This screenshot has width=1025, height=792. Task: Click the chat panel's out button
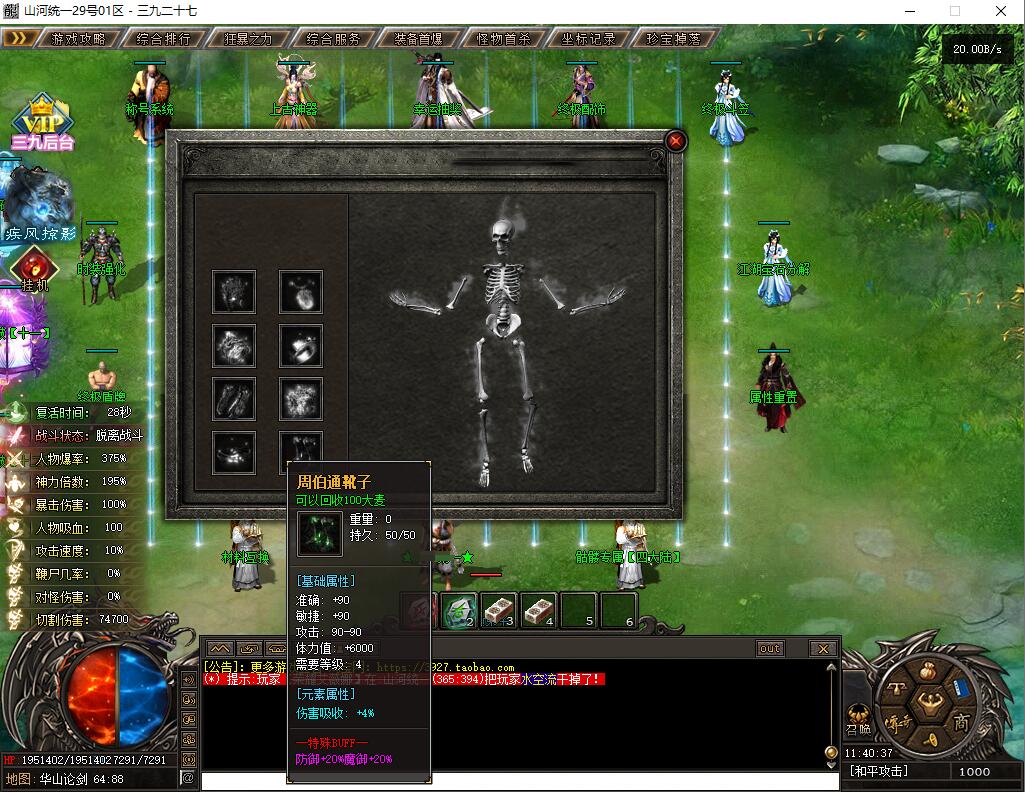pyautogui.click(x=770, y=648)
